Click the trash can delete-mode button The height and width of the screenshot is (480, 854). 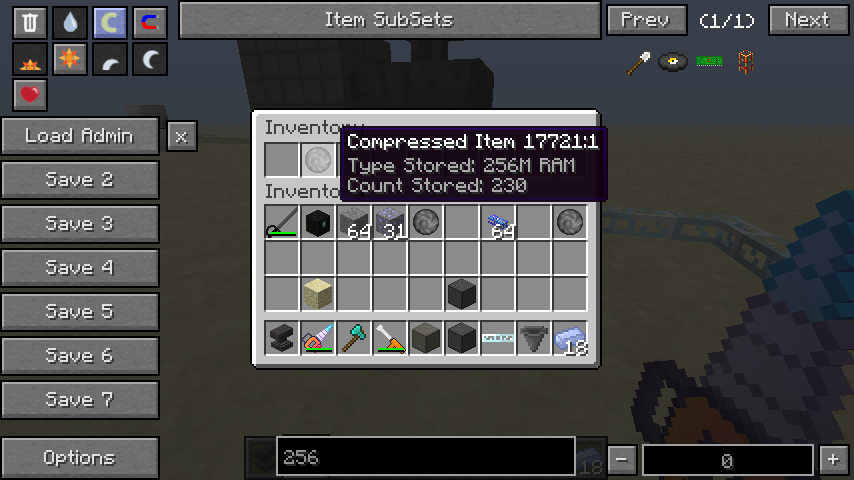(x=31, y=22)
